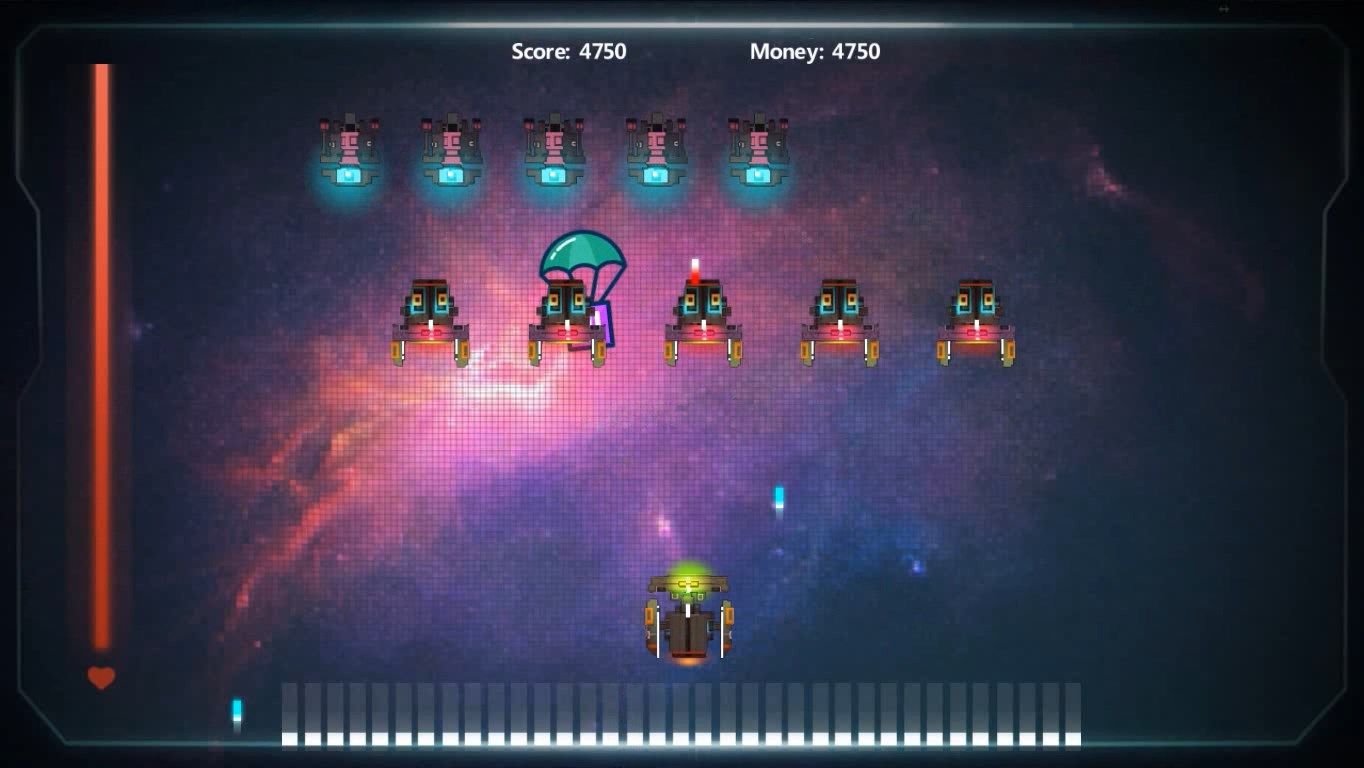Click the second pink invader from the left
The image size is (1364, 768).
(x=451, y=150)
